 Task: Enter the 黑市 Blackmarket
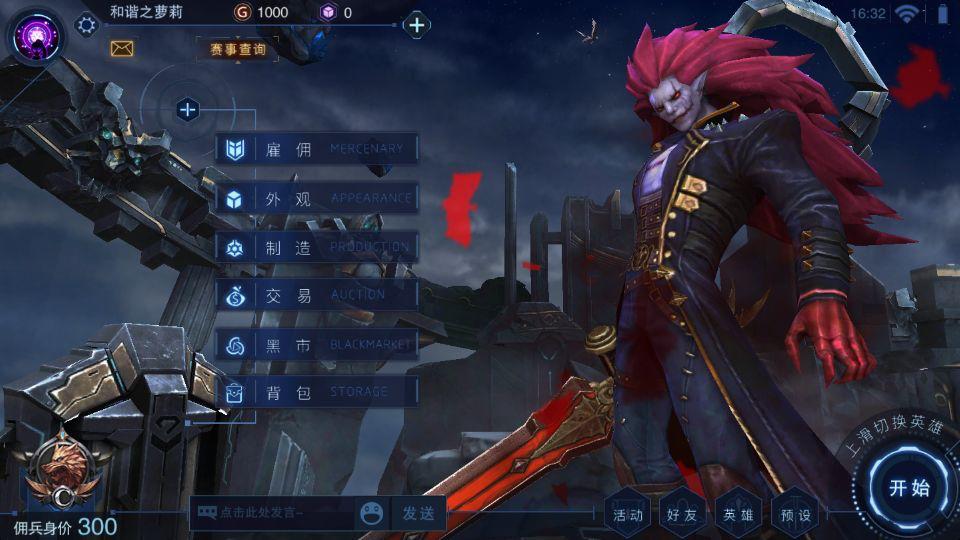[x=316, y=344]
